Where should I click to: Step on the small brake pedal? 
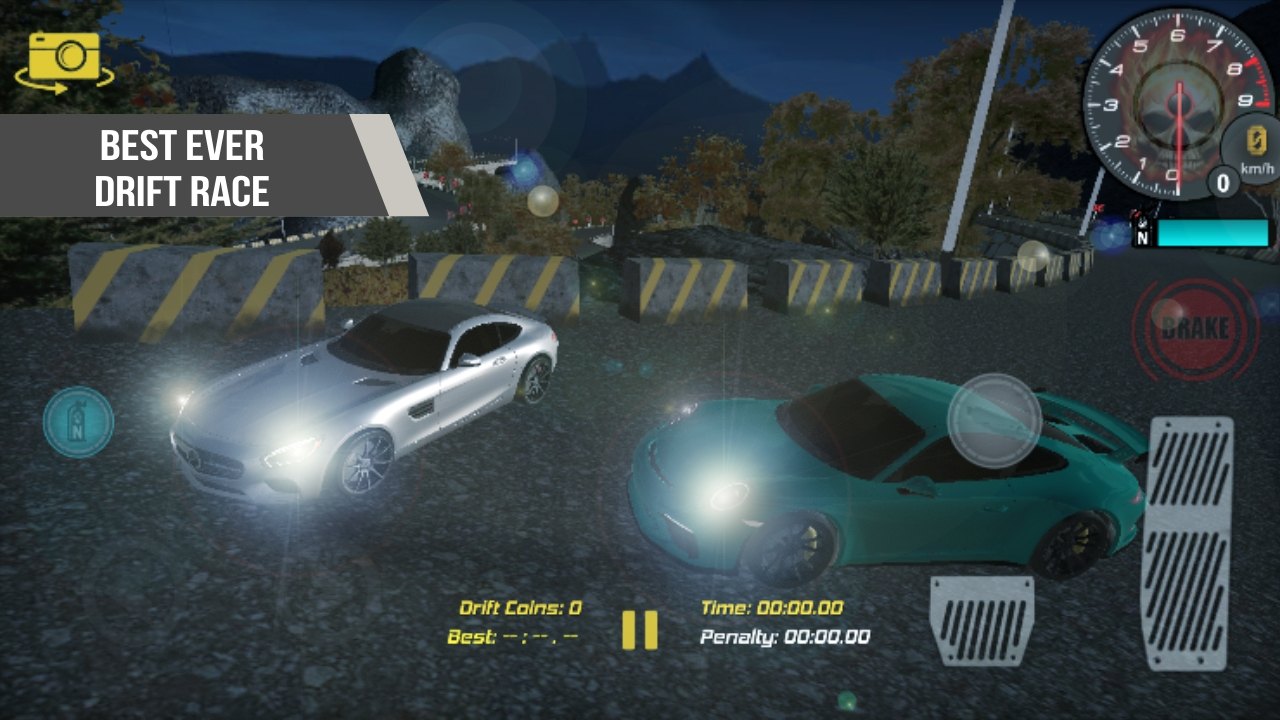tap(981, 620)
